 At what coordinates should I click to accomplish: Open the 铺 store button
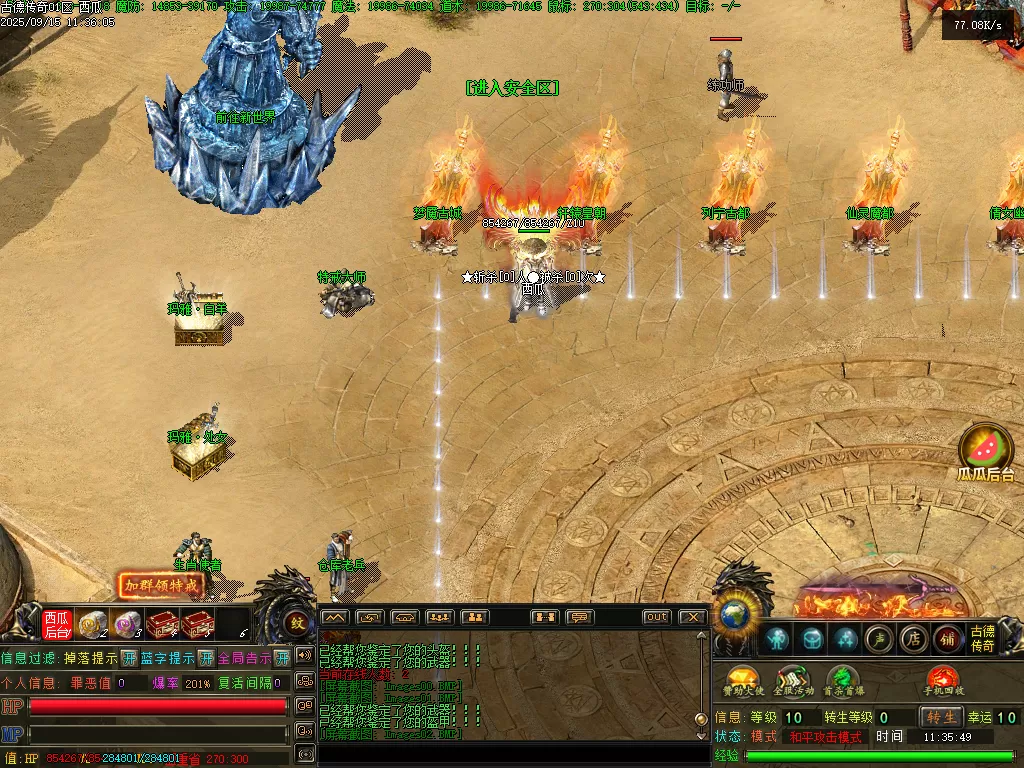click(947, 638)
